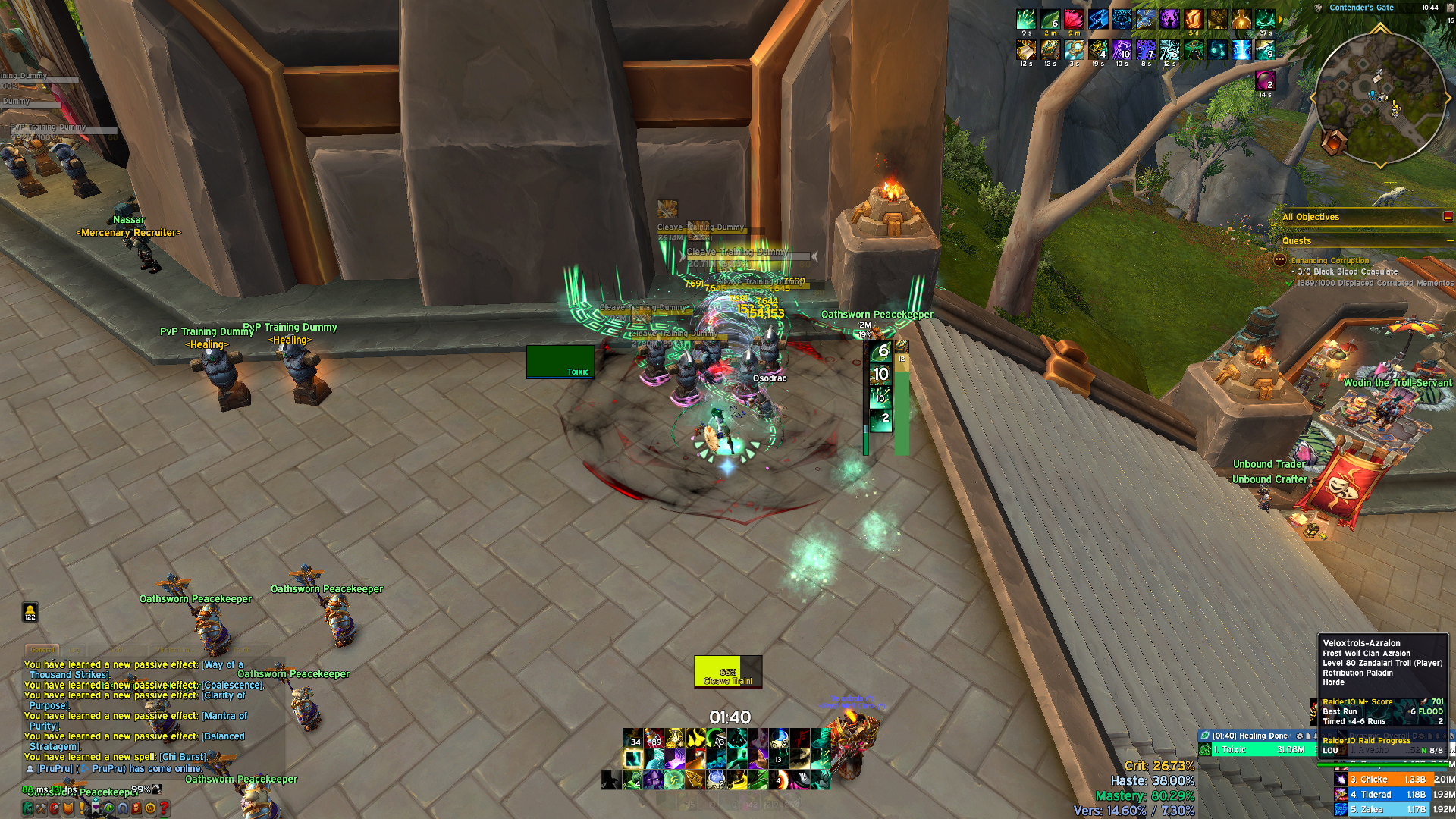1456x819 pixels.
Task: Select the Enhancing Corruption quest entry
Action: point(1330,260)
